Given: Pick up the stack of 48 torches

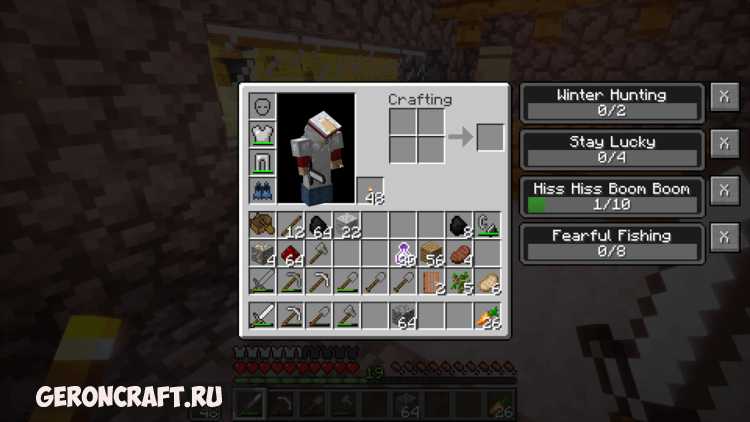Looking at the screenshot, I should click(371, 190).
